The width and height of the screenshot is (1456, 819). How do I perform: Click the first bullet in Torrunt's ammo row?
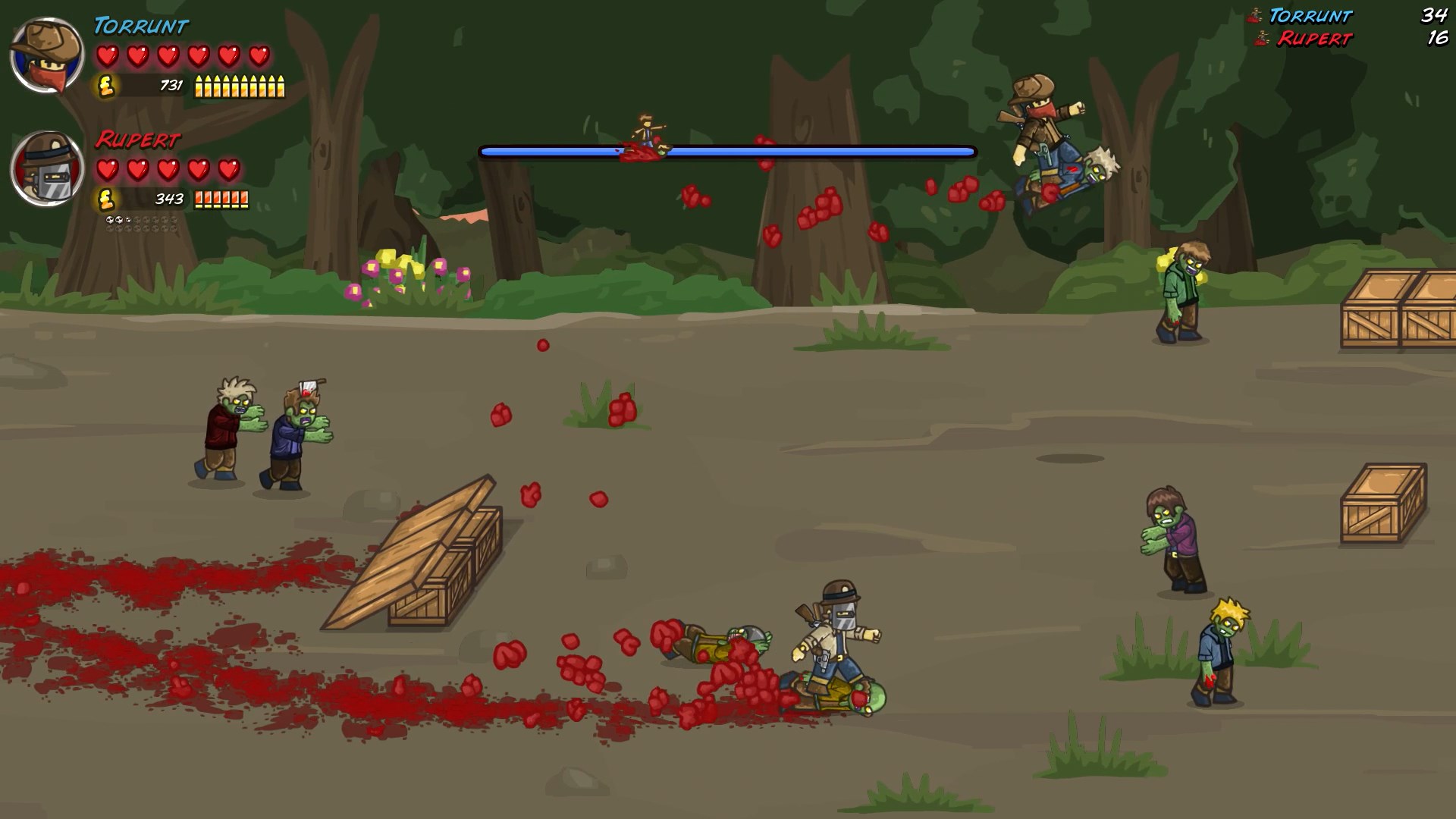(x=198, y=86)
